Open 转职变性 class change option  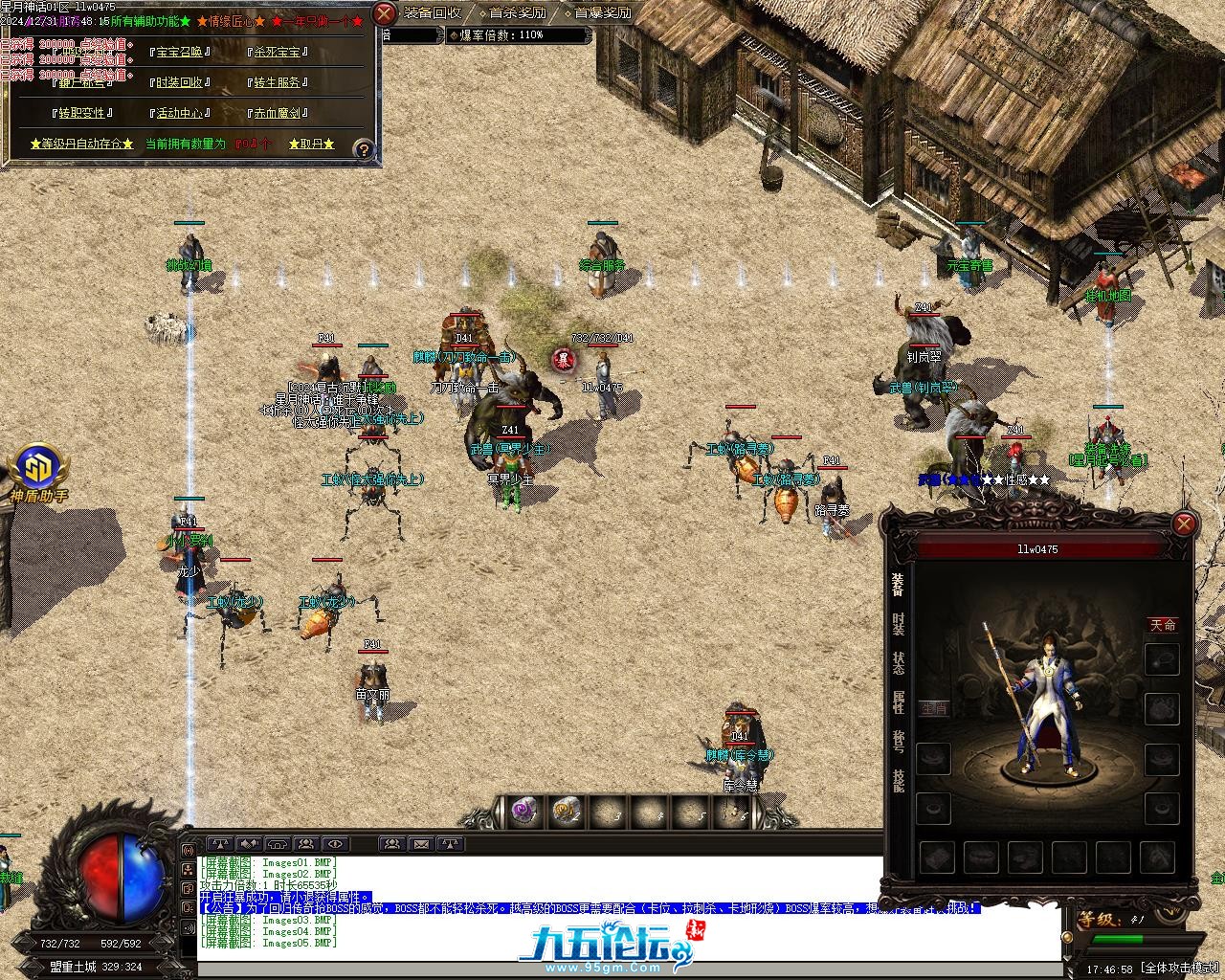click(x=81, y=113)
